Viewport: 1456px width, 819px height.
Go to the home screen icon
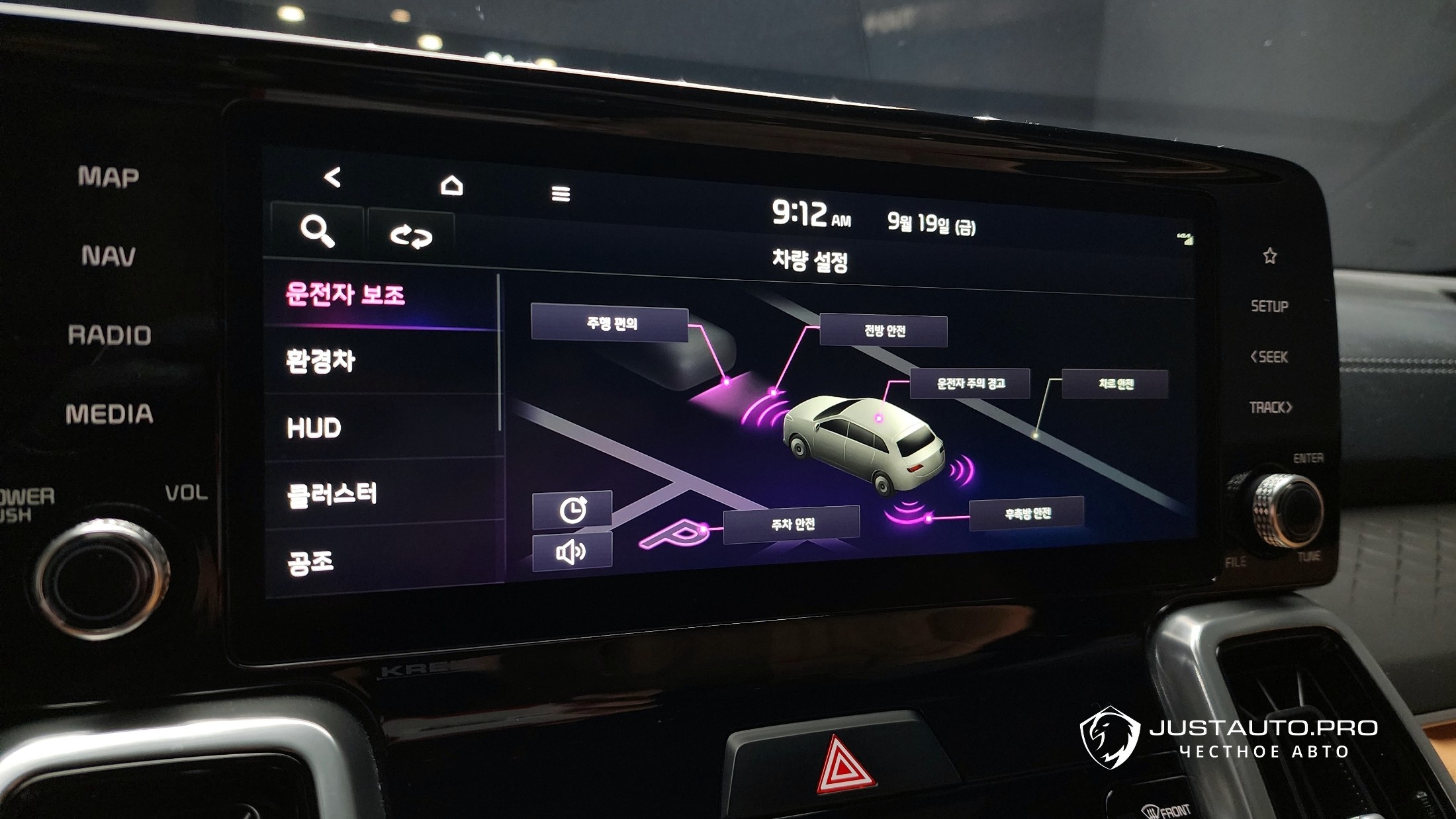[452, 185]
